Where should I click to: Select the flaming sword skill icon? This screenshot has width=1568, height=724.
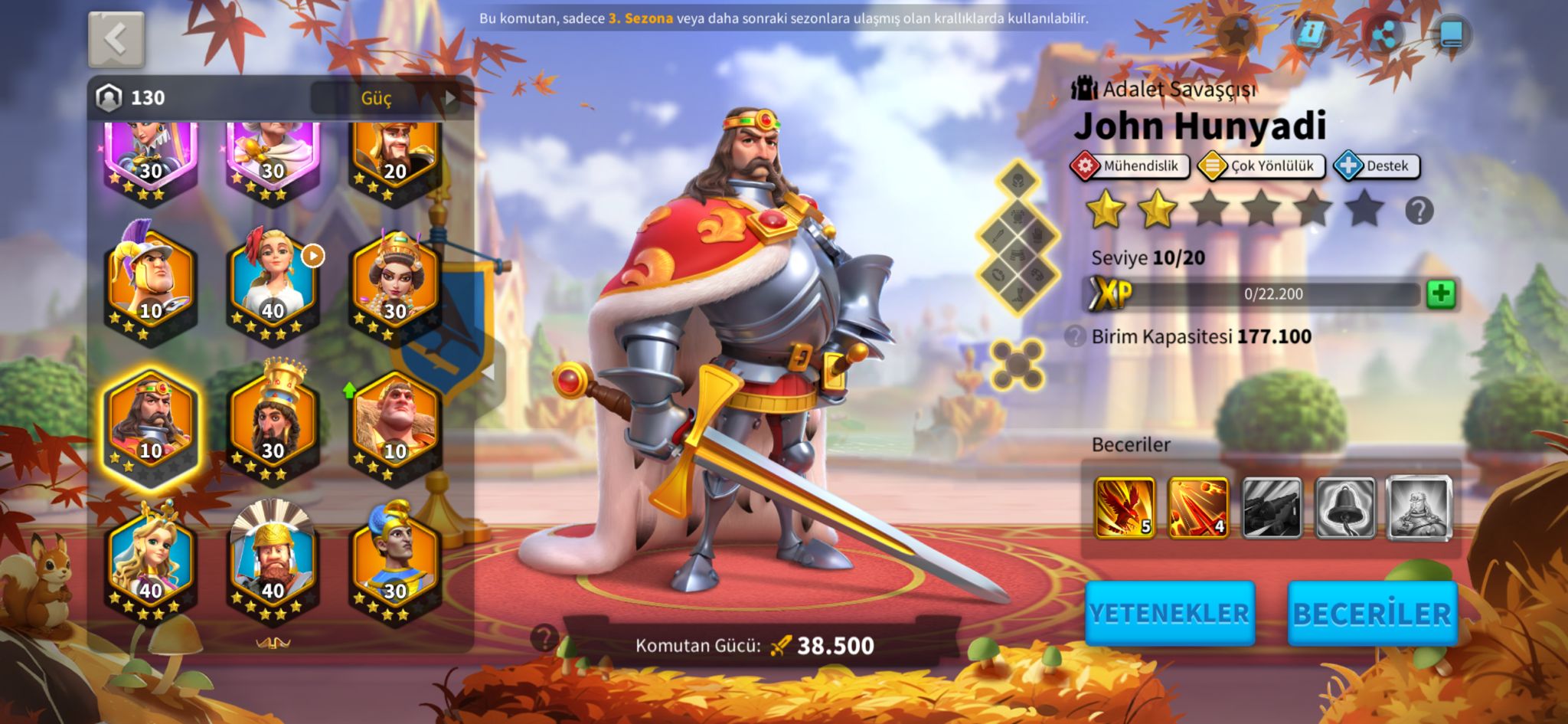pos(1197,506)
